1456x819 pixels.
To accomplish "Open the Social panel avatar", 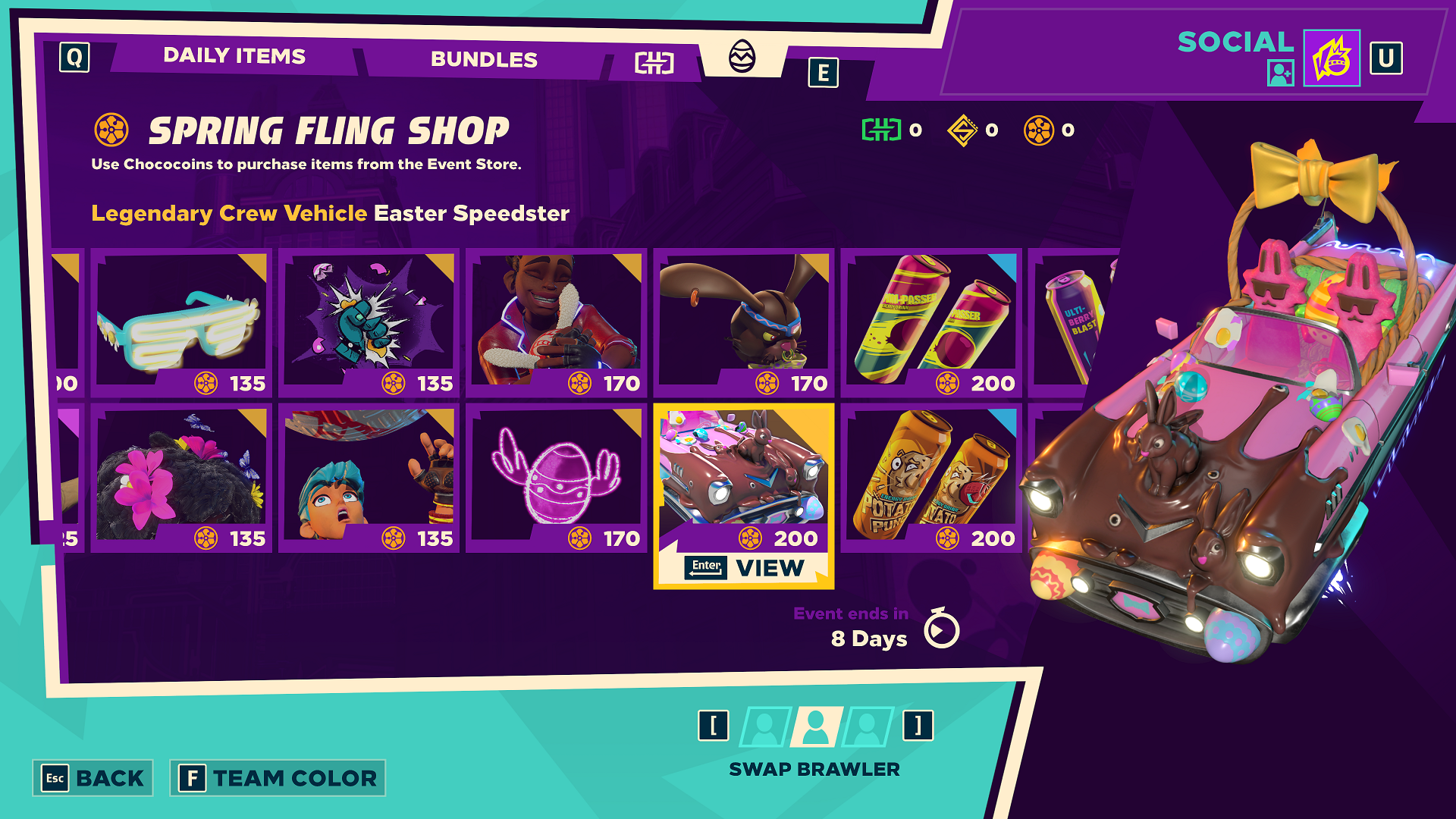I will 1331,58.
